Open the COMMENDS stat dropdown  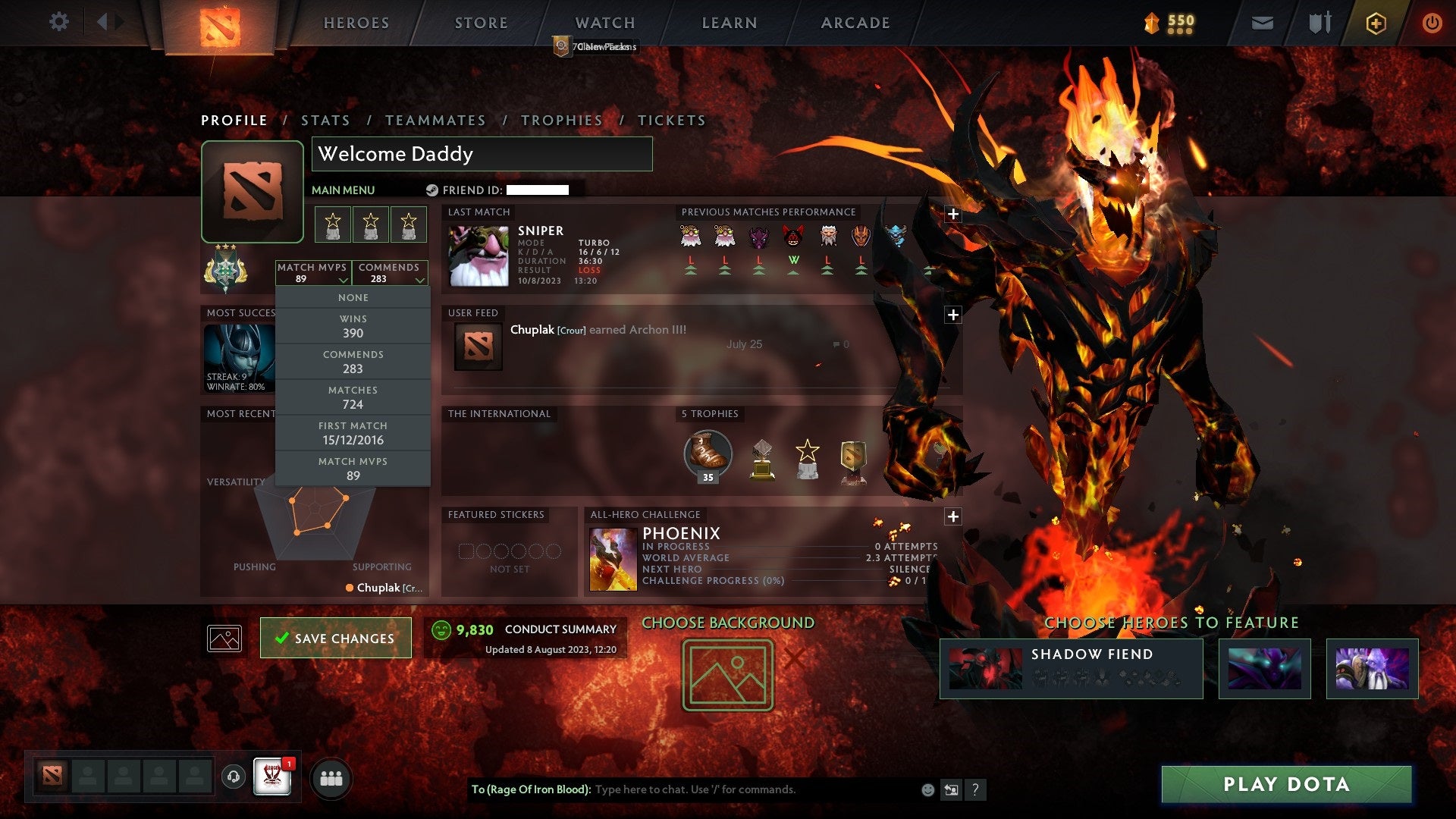(x=390, y=273)
